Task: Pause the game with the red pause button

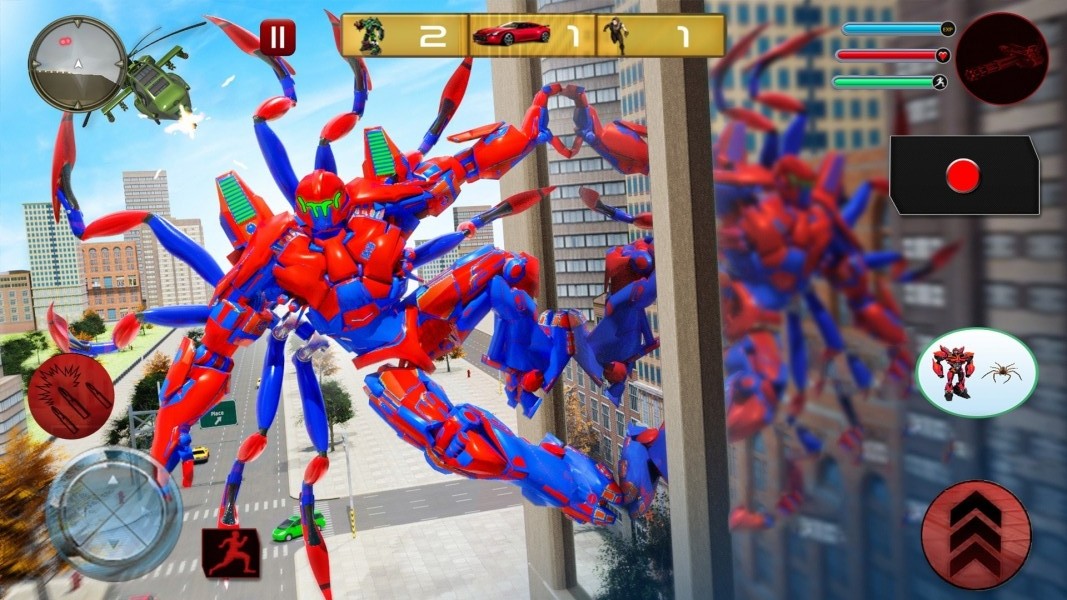Action: pos(277,38)
